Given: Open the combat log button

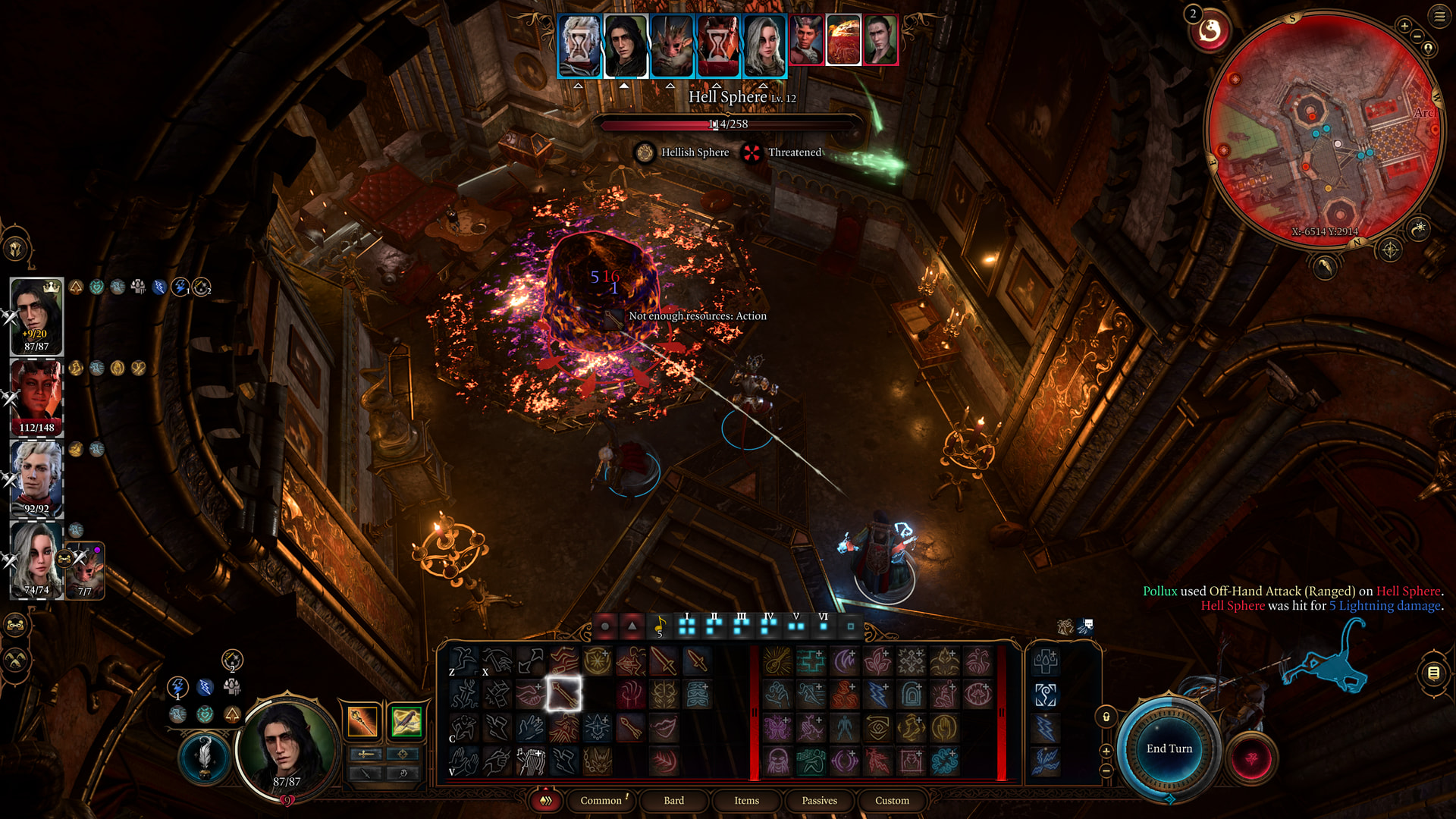Looking at the screenshot, I should (x=1433, y=673).
